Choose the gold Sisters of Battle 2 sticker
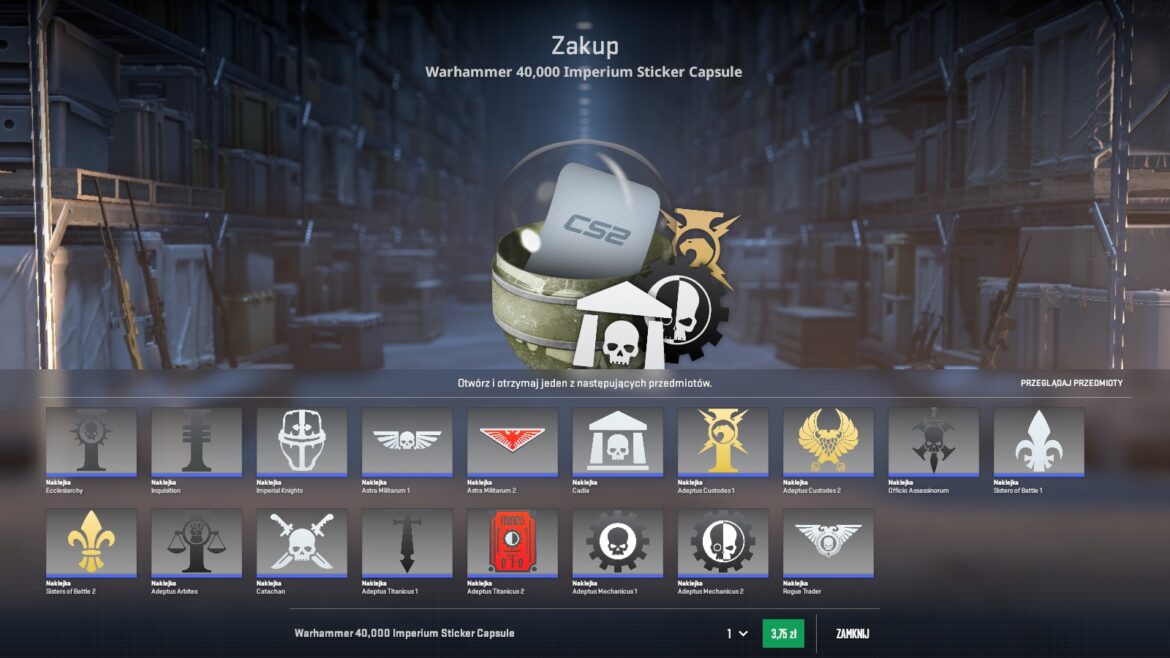The image size is (1170, 658). pyautogui.click(x=91, y=542)
